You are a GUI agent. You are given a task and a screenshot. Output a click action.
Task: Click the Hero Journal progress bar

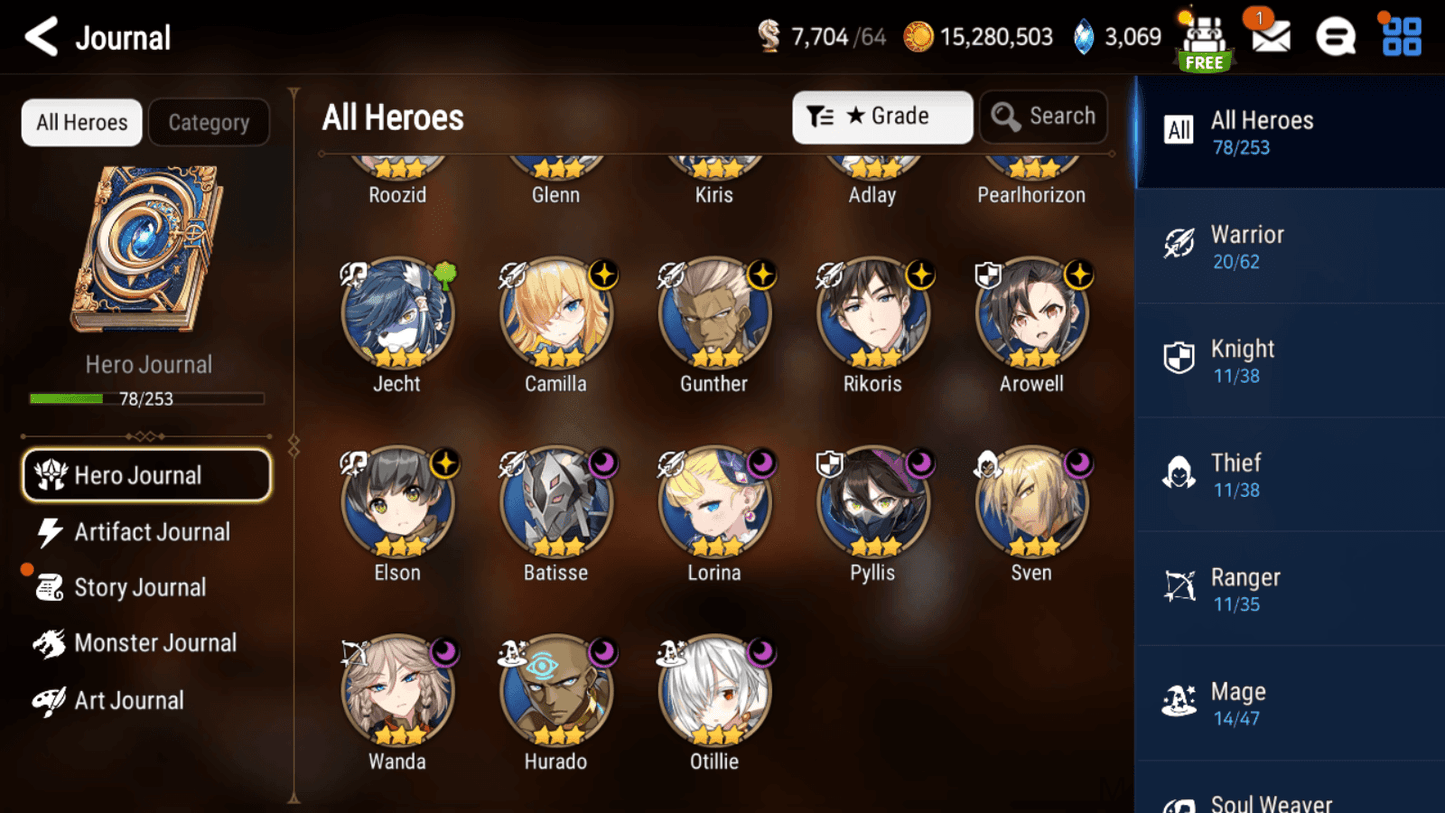coord(148,397)
